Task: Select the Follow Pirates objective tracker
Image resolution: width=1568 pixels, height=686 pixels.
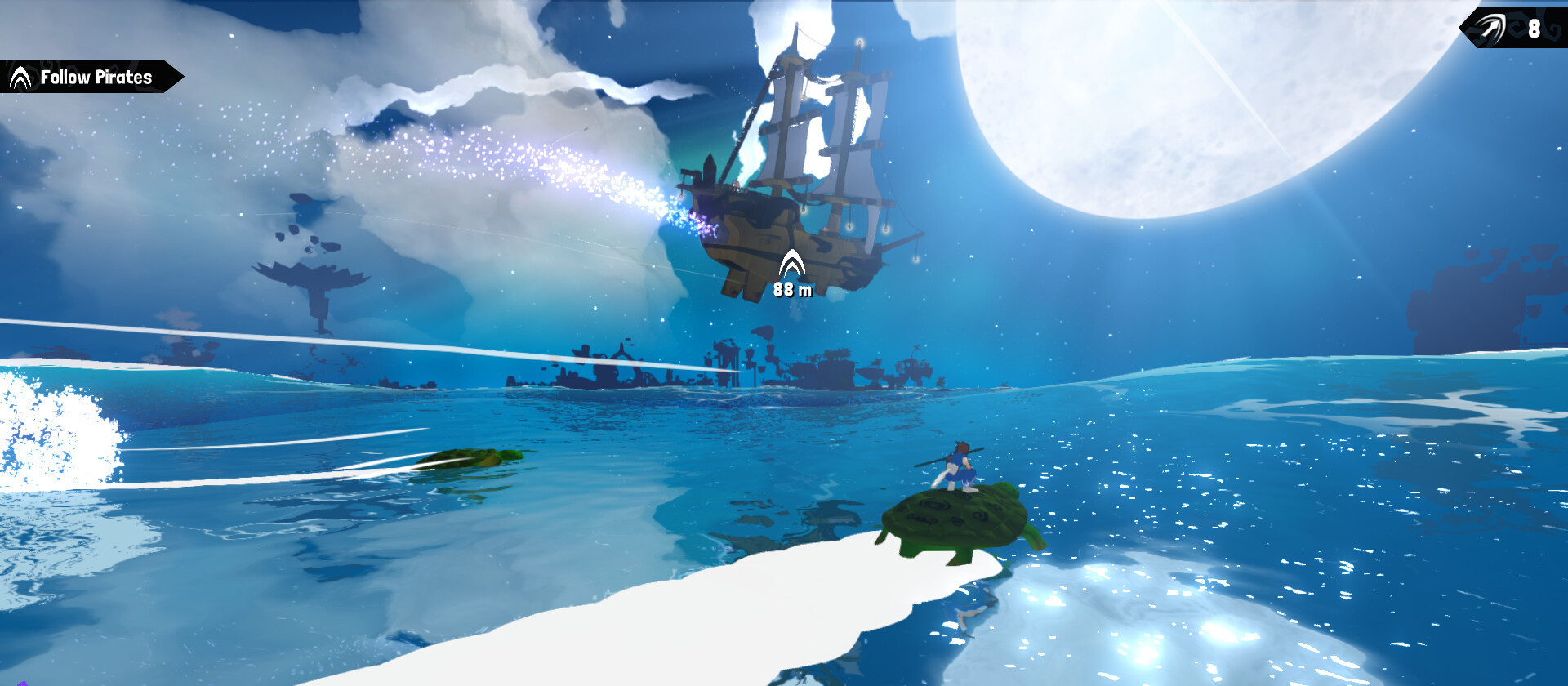Action: [88, 77]
